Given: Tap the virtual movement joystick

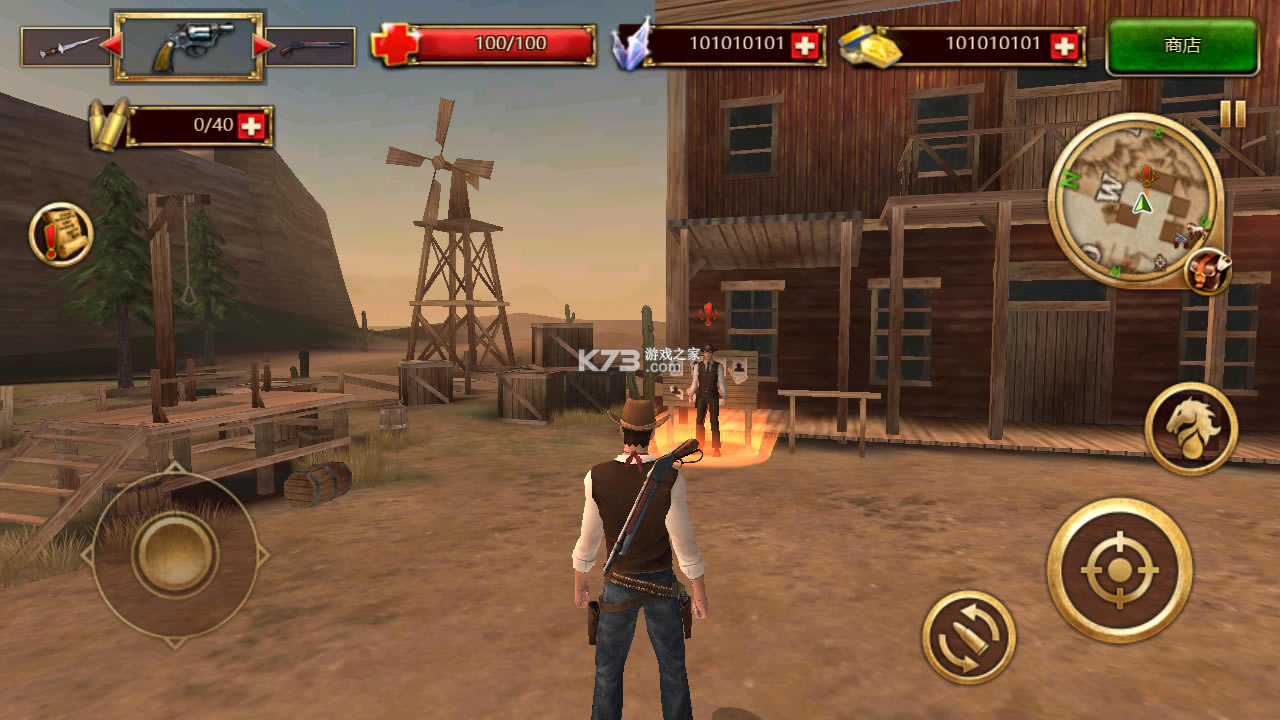Looking at the screenshot, I should coord(175,555).
